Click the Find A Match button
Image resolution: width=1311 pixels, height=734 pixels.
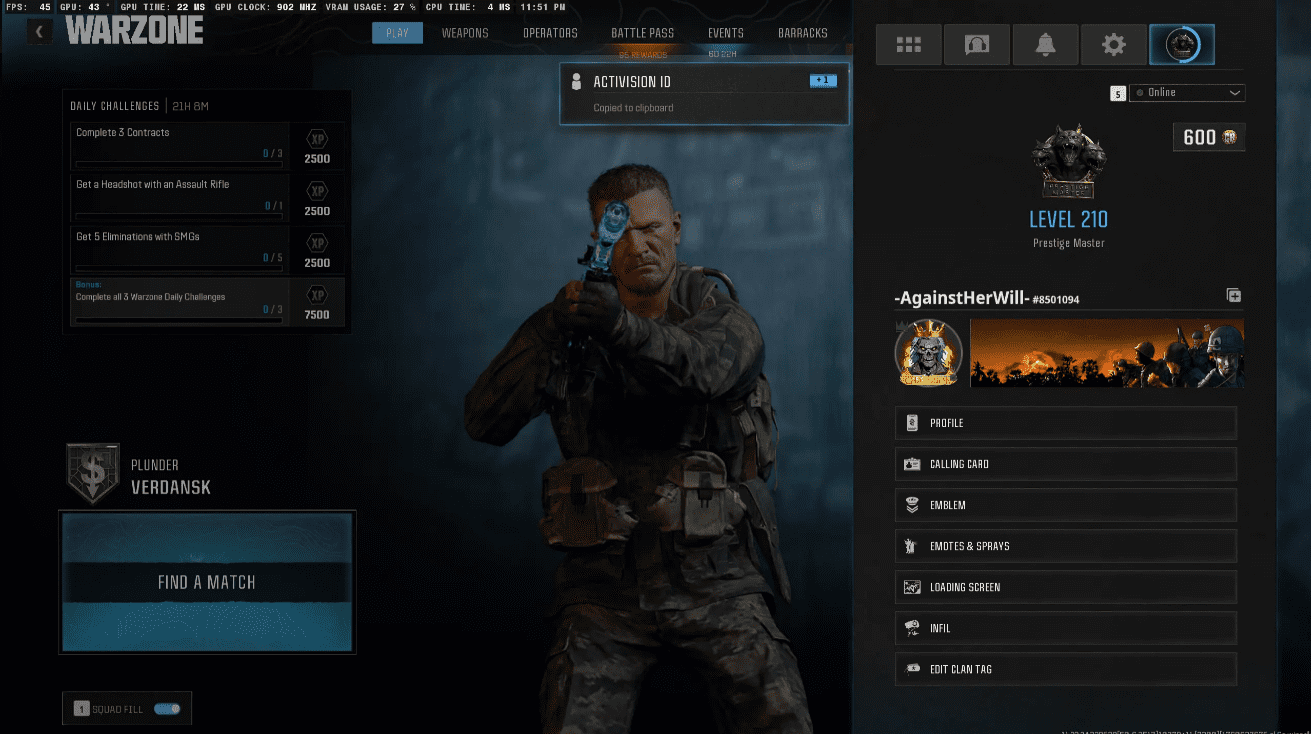207,581
